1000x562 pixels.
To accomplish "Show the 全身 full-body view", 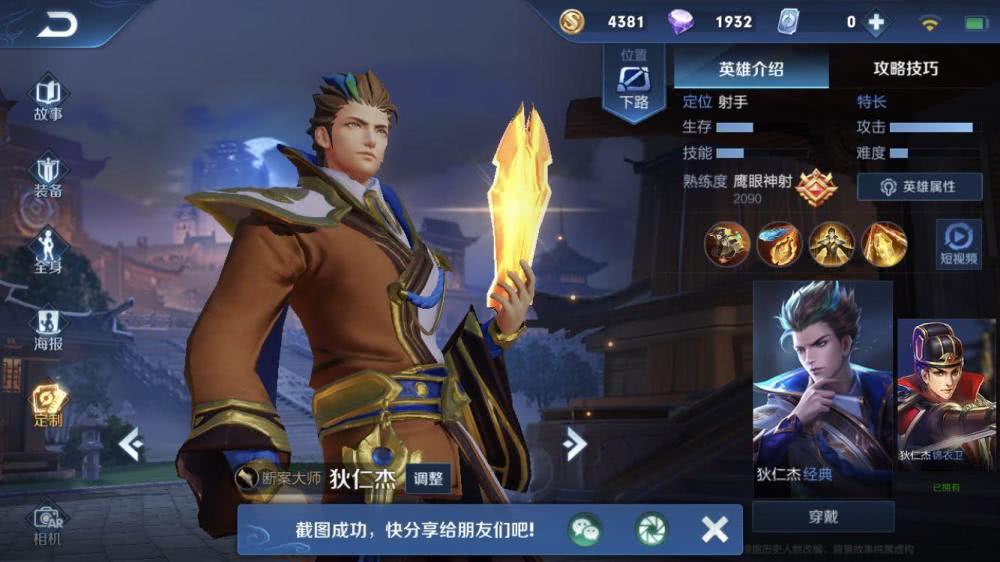I will [x=48, y=251].
